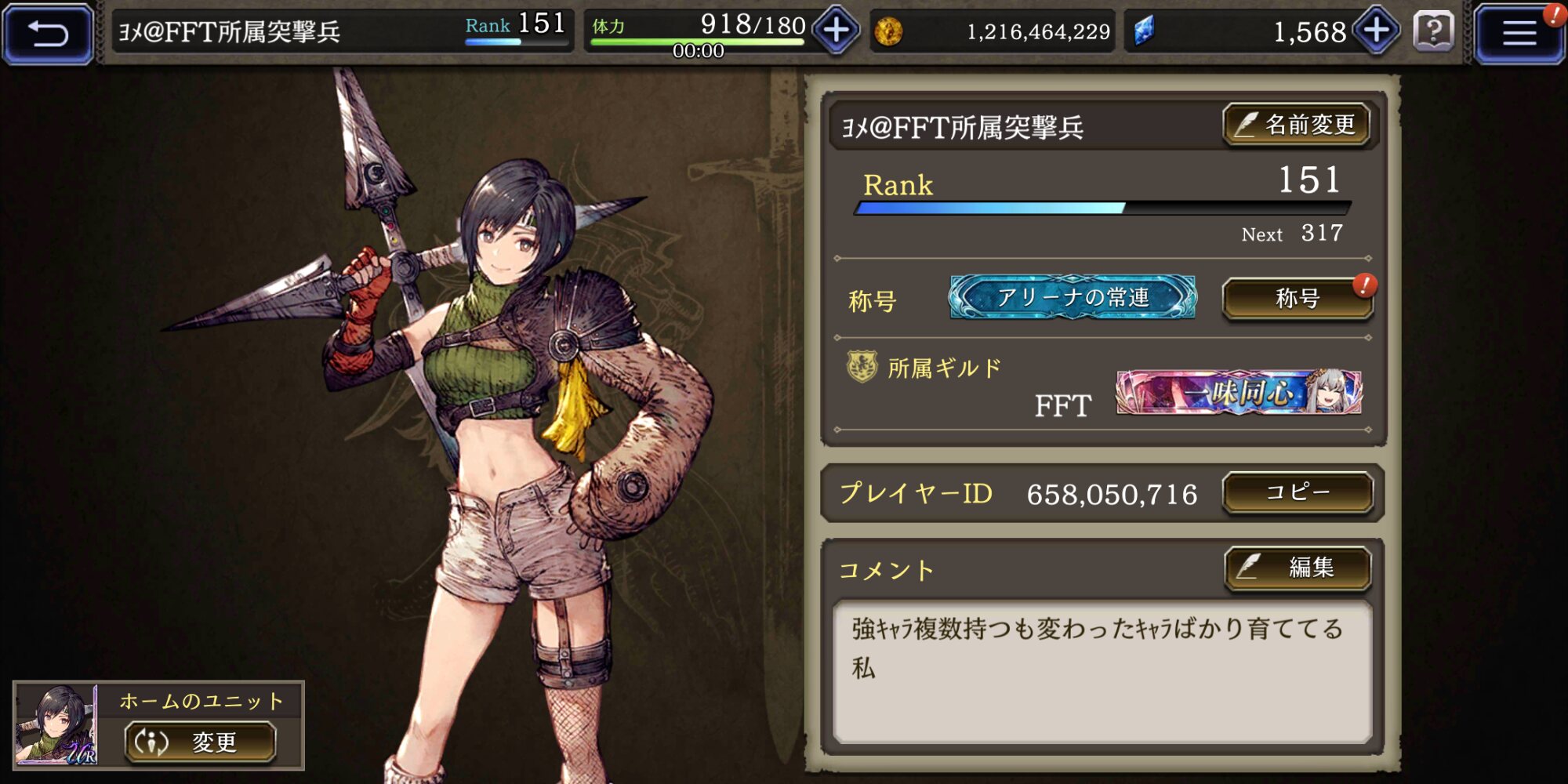Tap the 名前変更 name change button

(1297, 125)
